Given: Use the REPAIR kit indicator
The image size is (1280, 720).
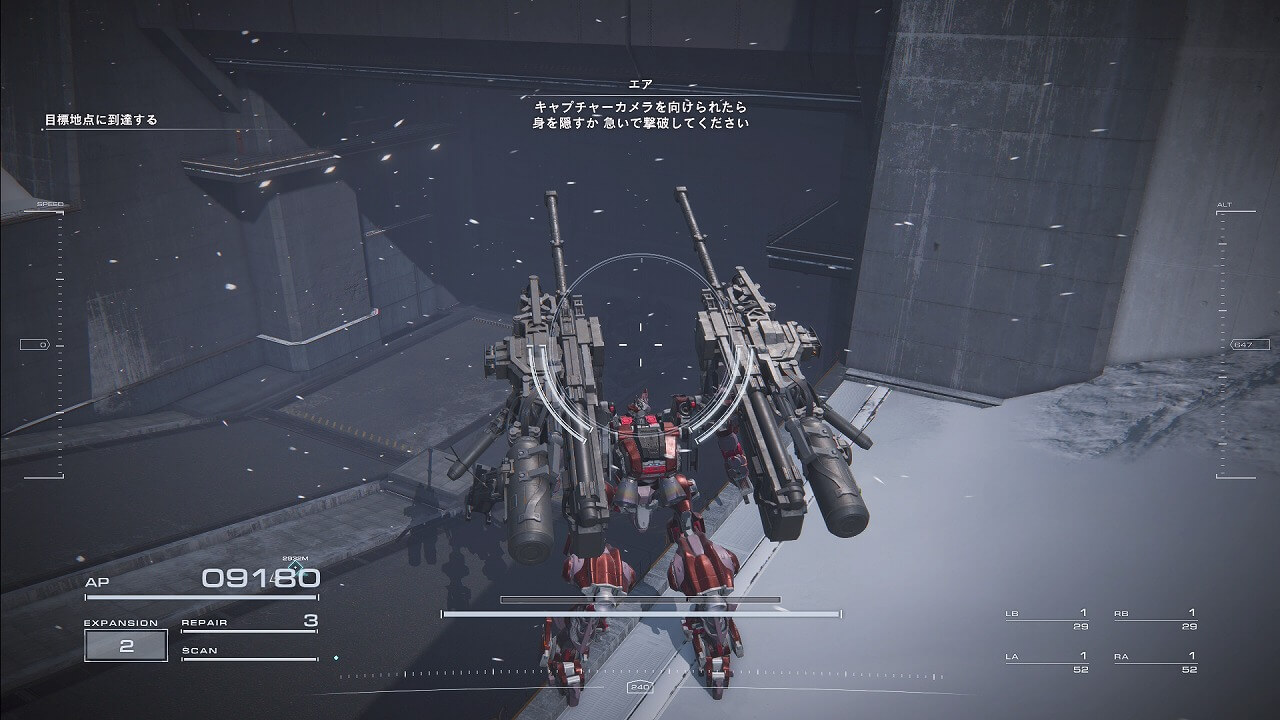Looking at the screenshot, I should click(249, 623).
